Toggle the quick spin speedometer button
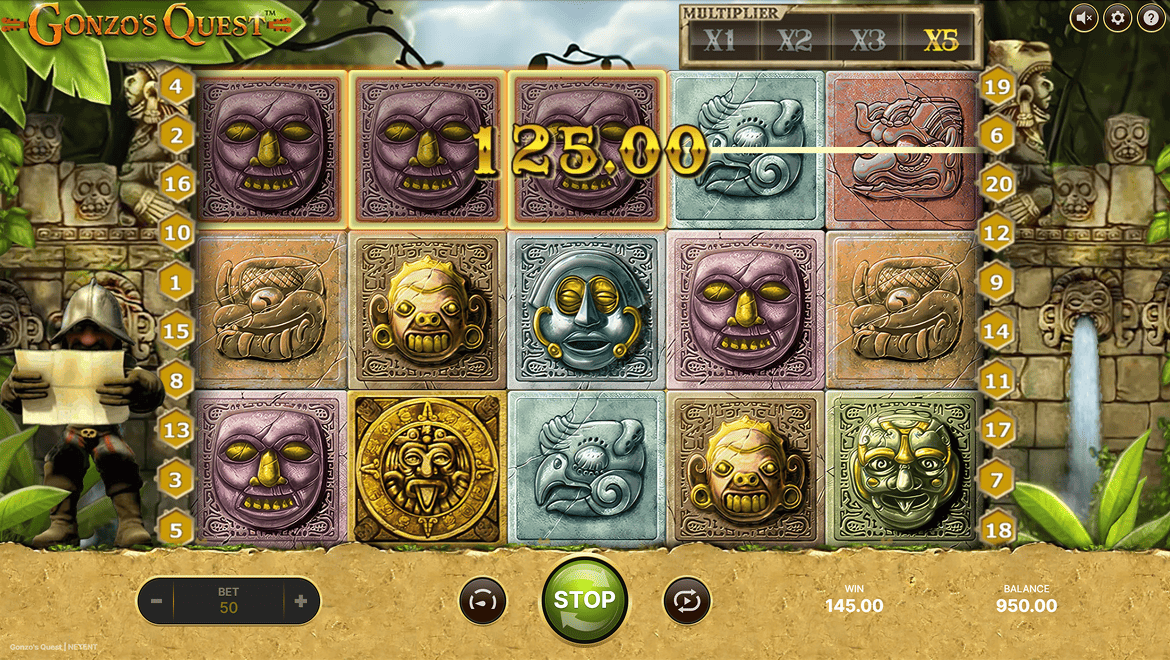The height and width of the screenshot is (660, 1170). [x=483, y=601]
